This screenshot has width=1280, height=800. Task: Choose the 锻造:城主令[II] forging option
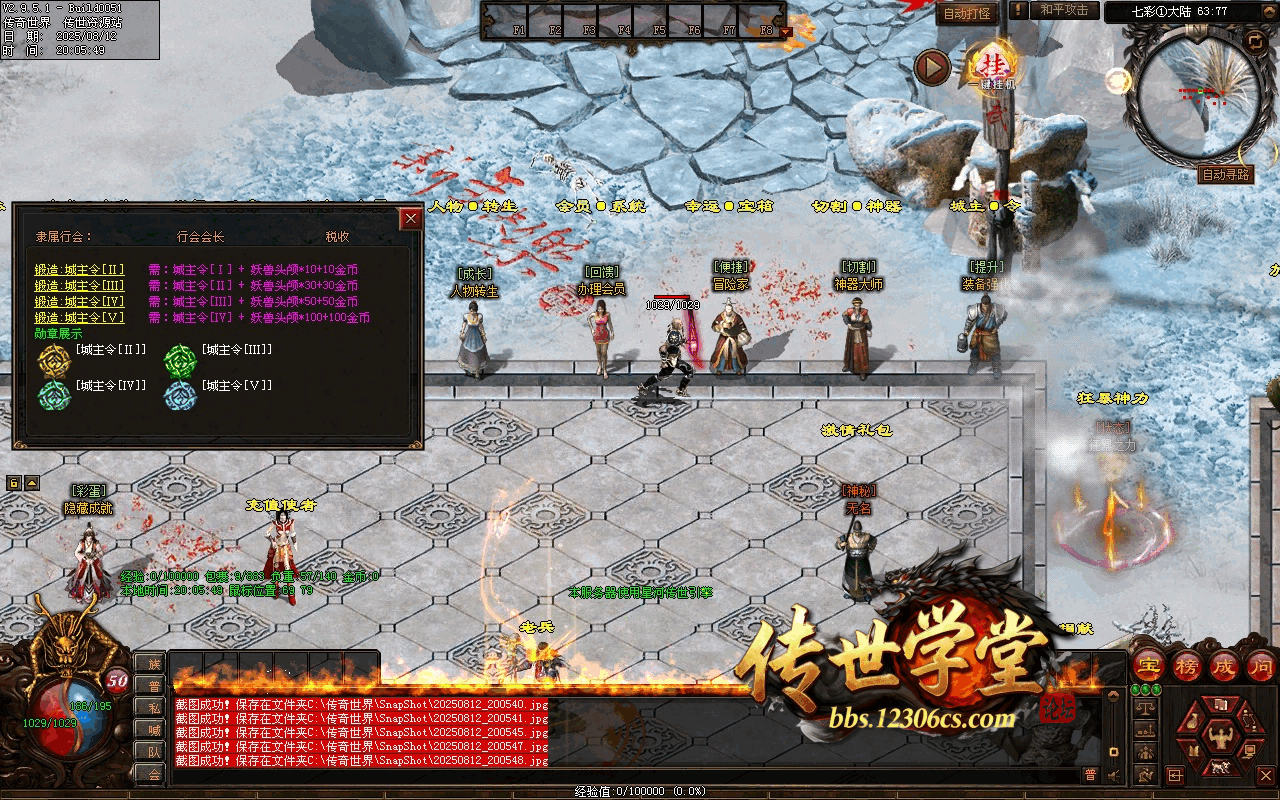80,269
